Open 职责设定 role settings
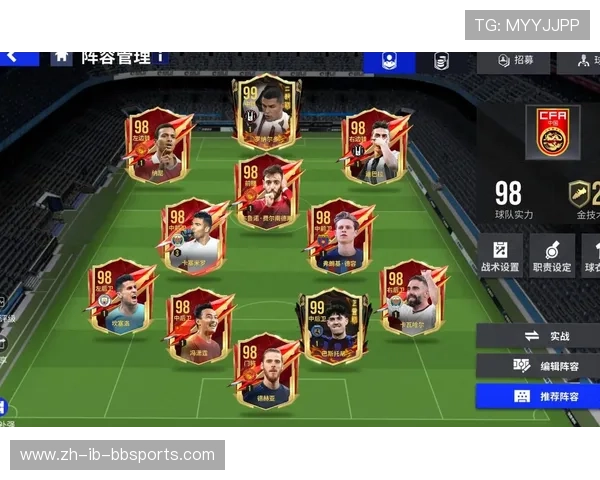600x480 pixels. coord(552,256)
